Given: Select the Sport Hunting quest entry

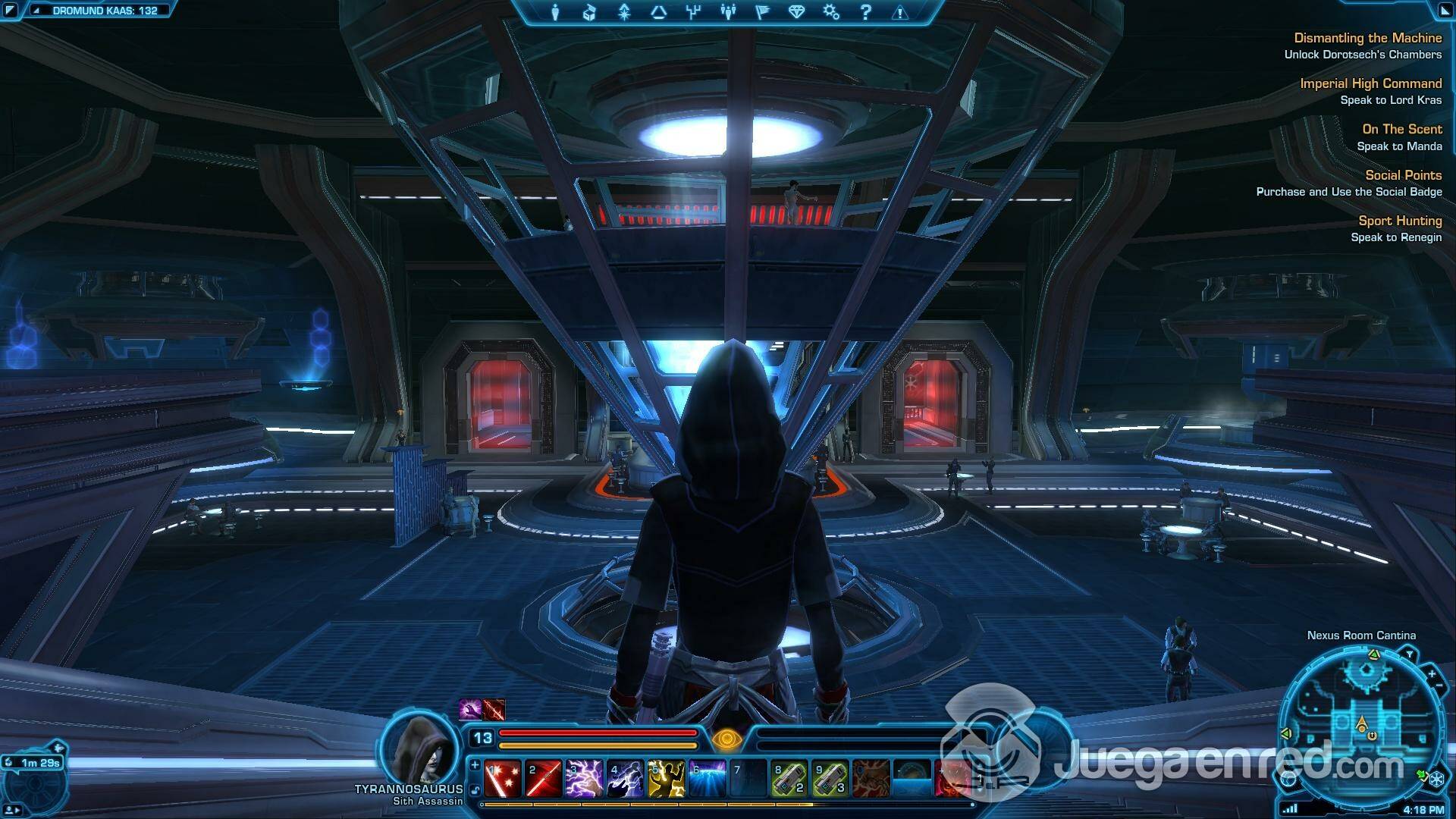Looking at the screenshot, I should pyautogui.click(x=1399, y=221).
